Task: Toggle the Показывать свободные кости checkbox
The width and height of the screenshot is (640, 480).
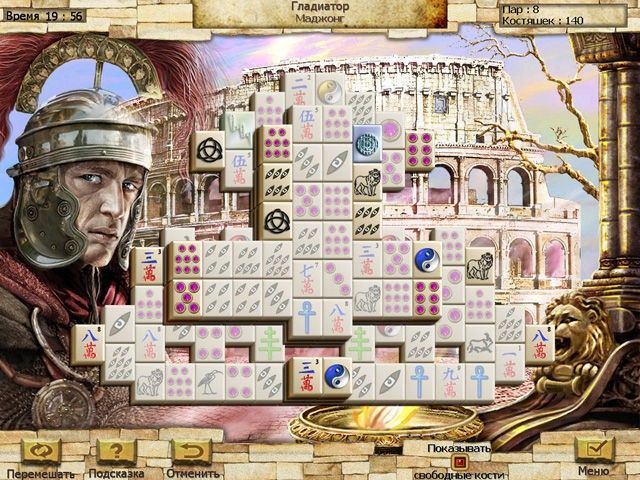Action: tap(460, 461)
